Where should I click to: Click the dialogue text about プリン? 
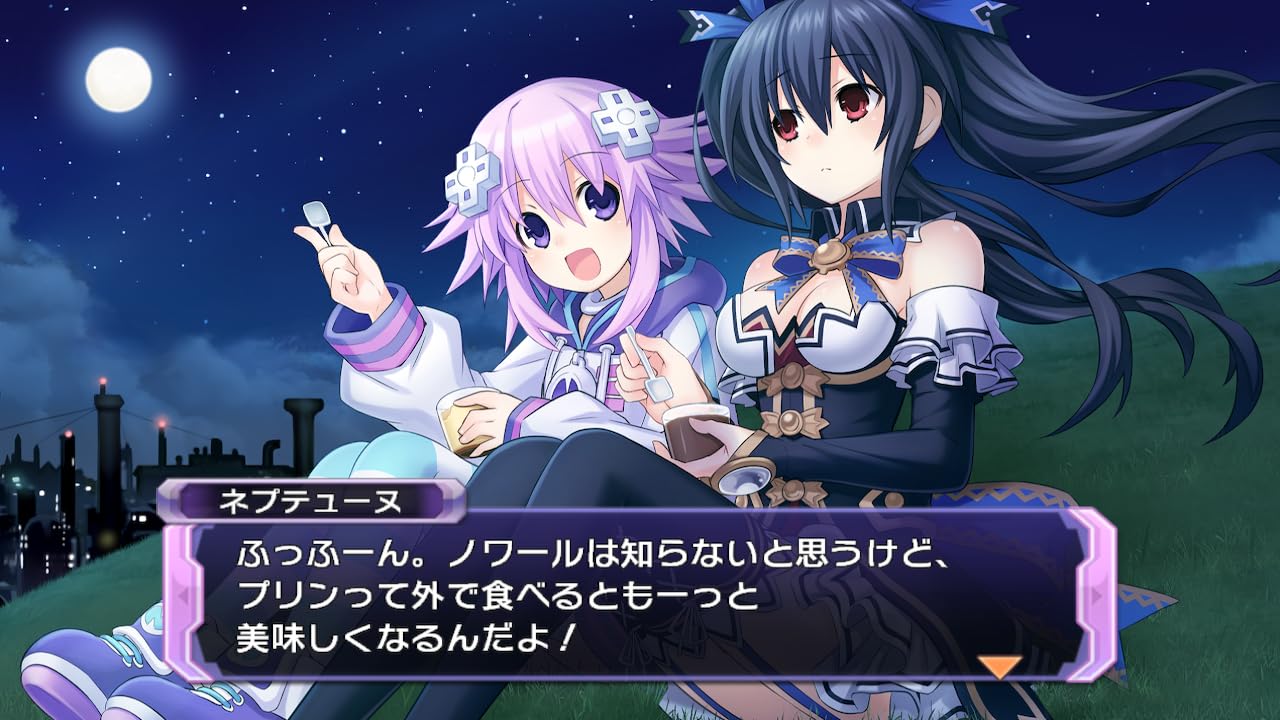click(300, 593)
